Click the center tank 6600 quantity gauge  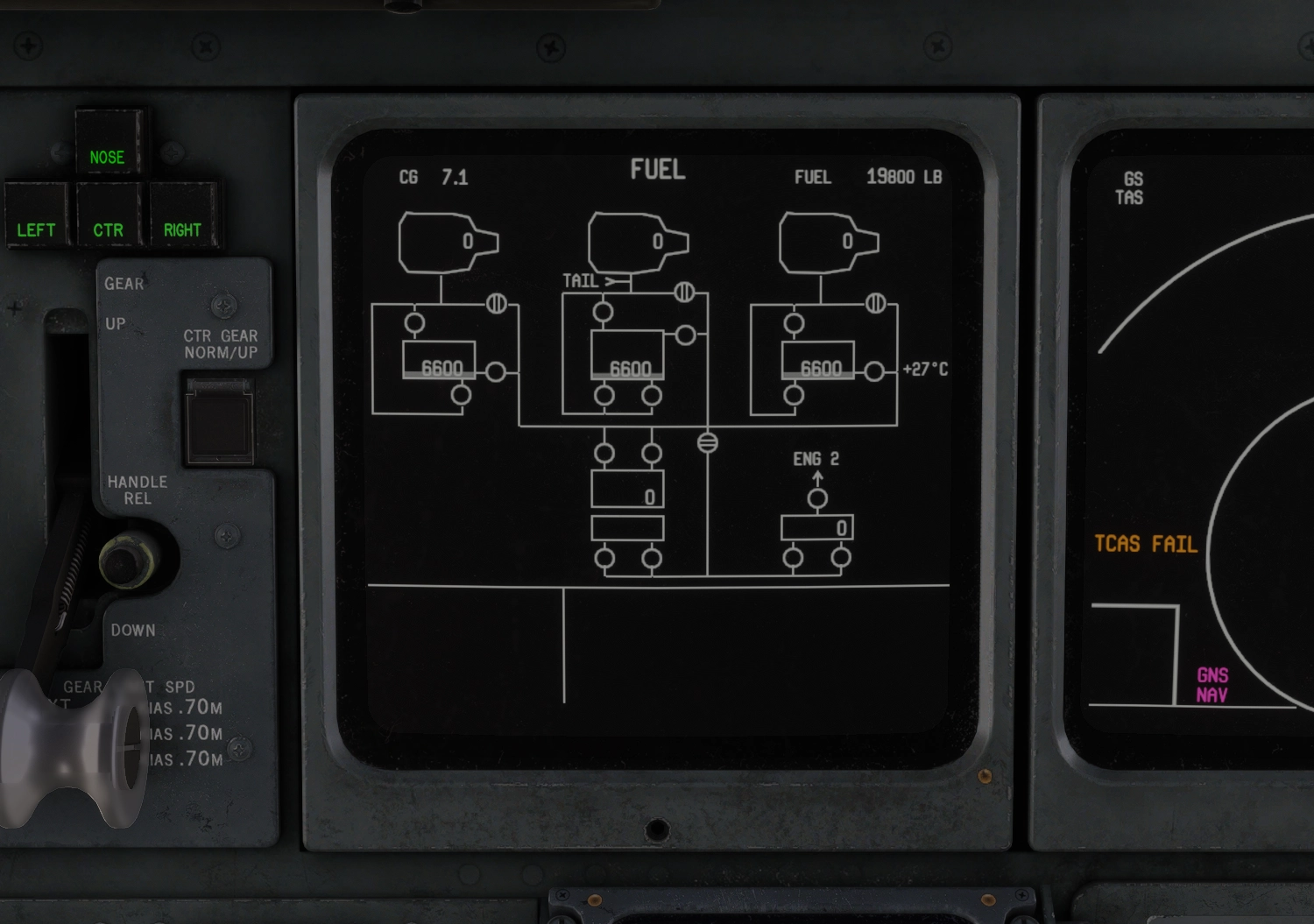[x=629, y=368]
